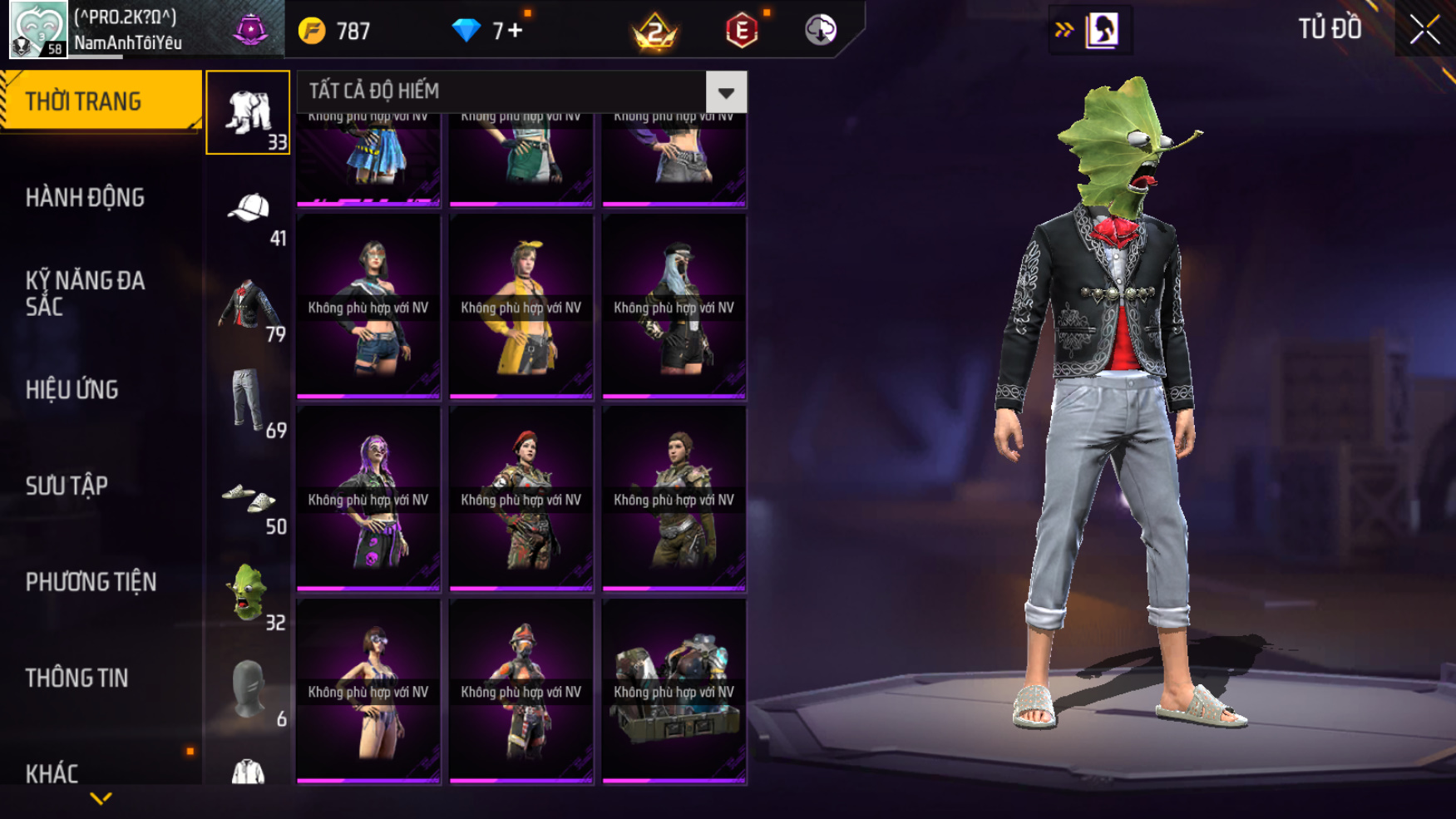Open the Thông Tin tab
The width and height of the screenshot is (1456, 819).
[77, 678]
